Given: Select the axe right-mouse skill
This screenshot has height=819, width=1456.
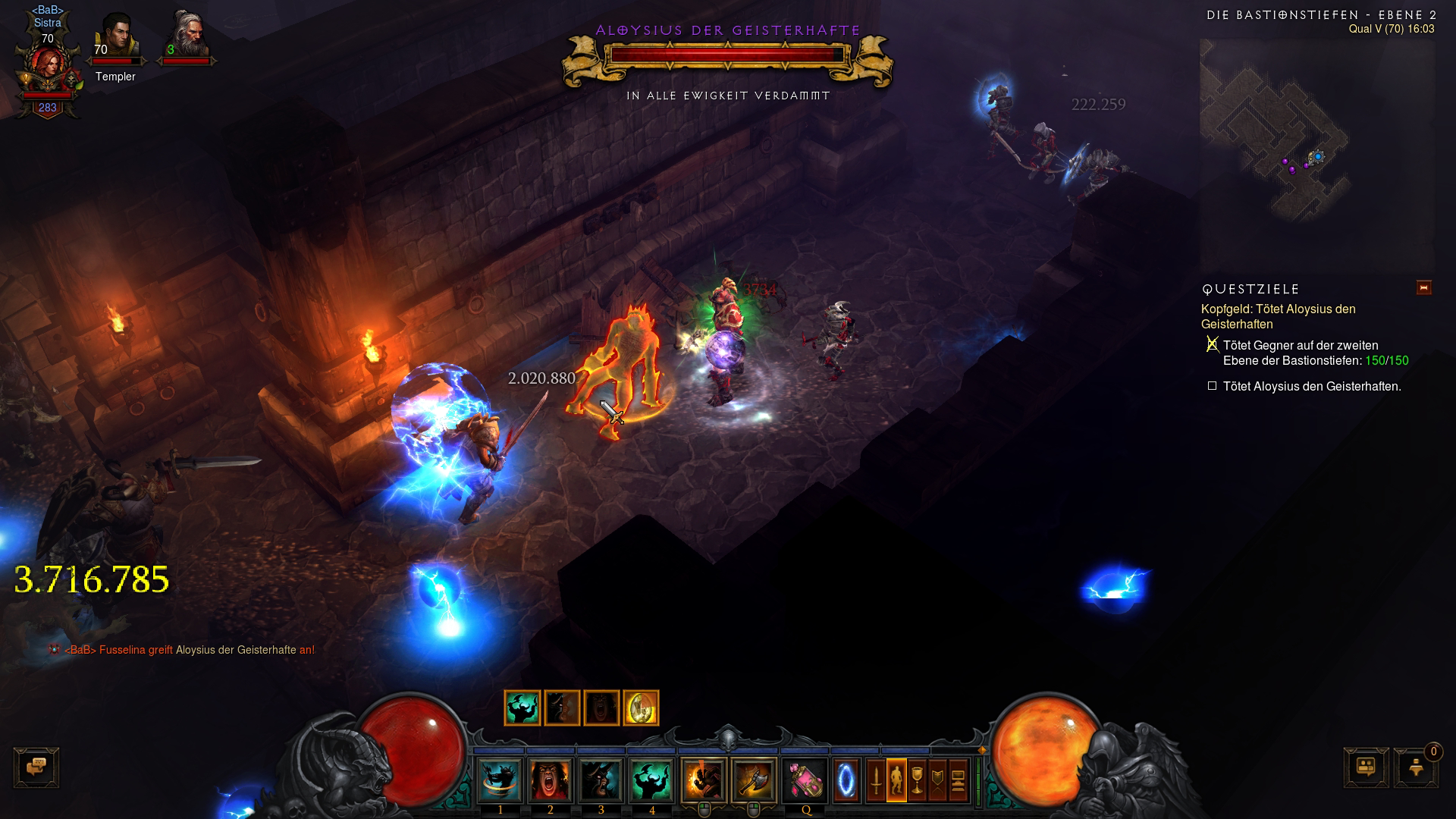Looking at the screenshot, I should (754, 780).
